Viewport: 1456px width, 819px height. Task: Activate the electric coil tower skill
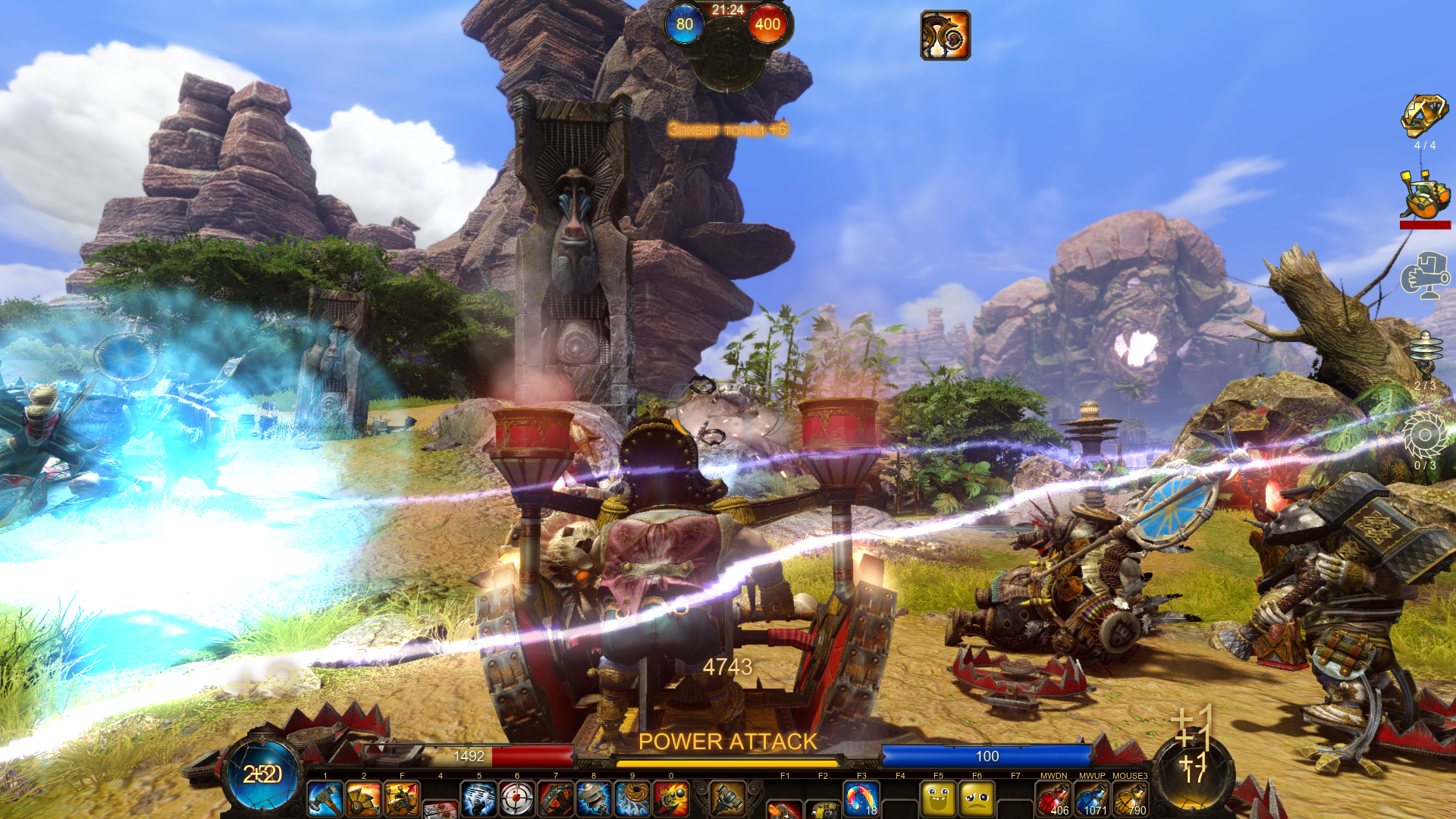click(594, 799)
